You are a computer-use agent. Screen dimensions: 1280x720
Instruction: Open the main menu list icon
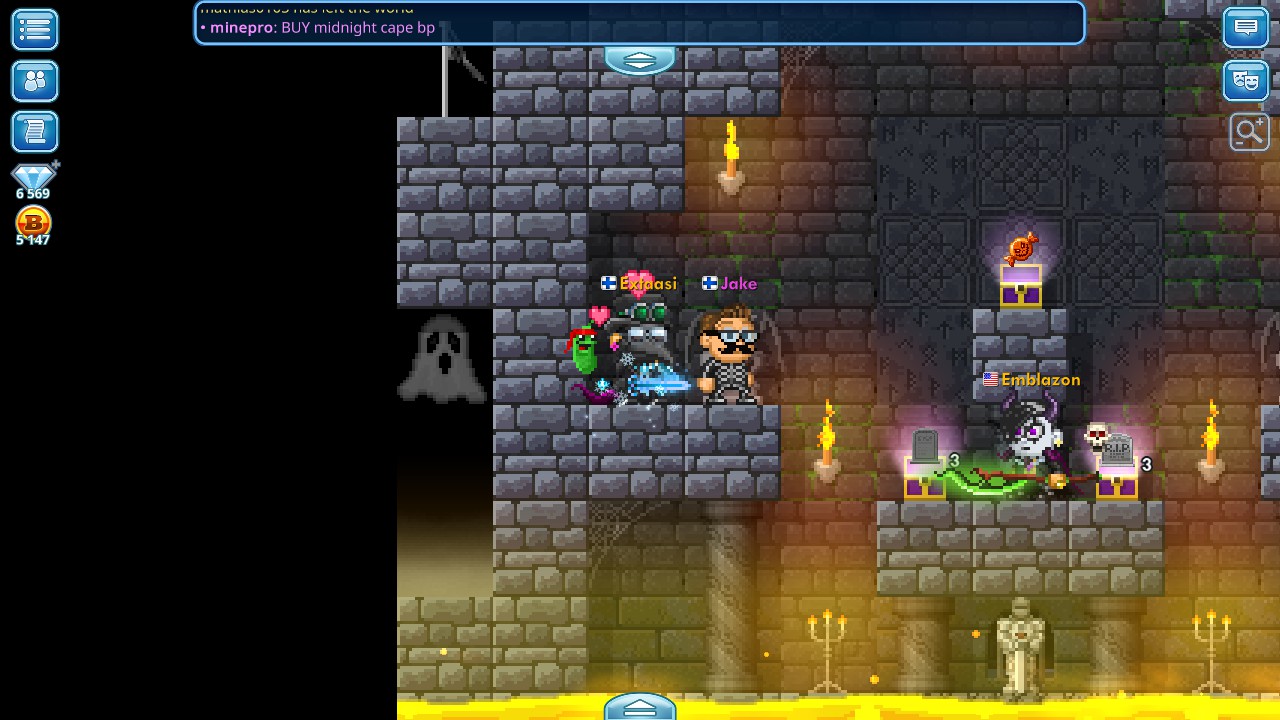pos(34,30)
